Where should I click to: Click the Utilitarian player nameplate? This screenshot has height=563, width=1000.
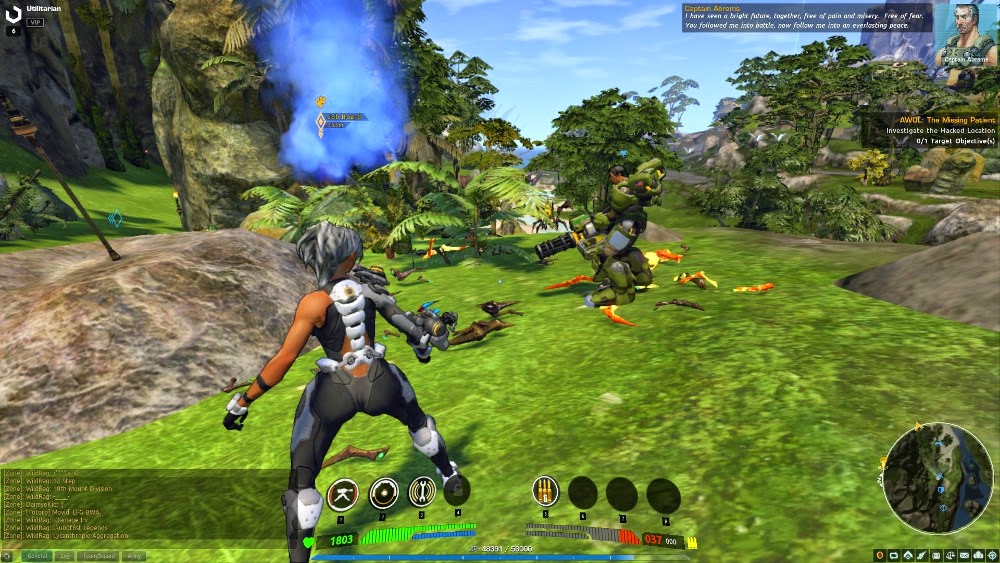[47, 9]
